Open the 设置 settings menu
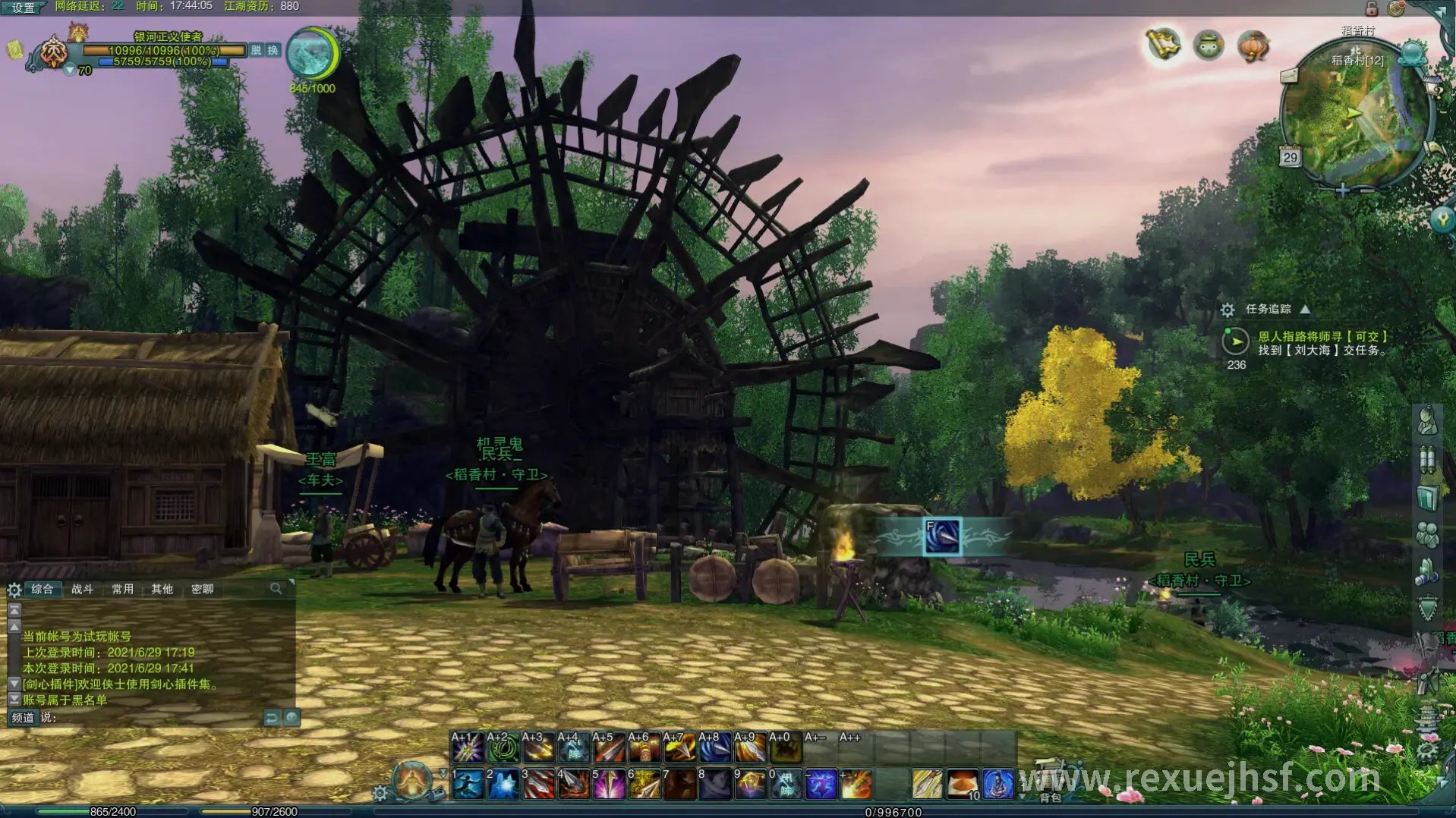This screenshot has height=818, width=1456. coord(24,8)
